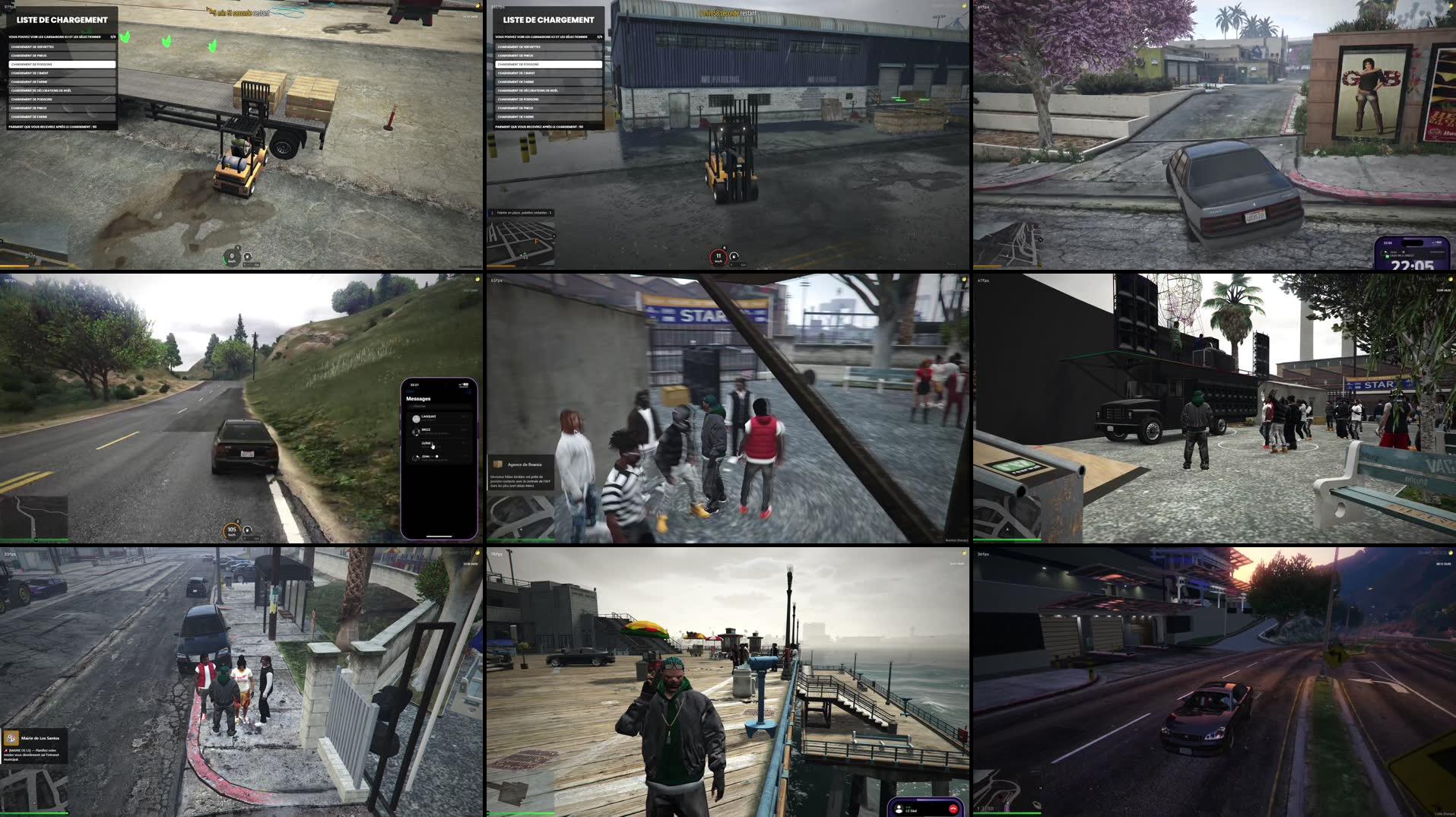Click the Mairie de Los Santos notification icon

pyautogui.click(x=12, y=737)
